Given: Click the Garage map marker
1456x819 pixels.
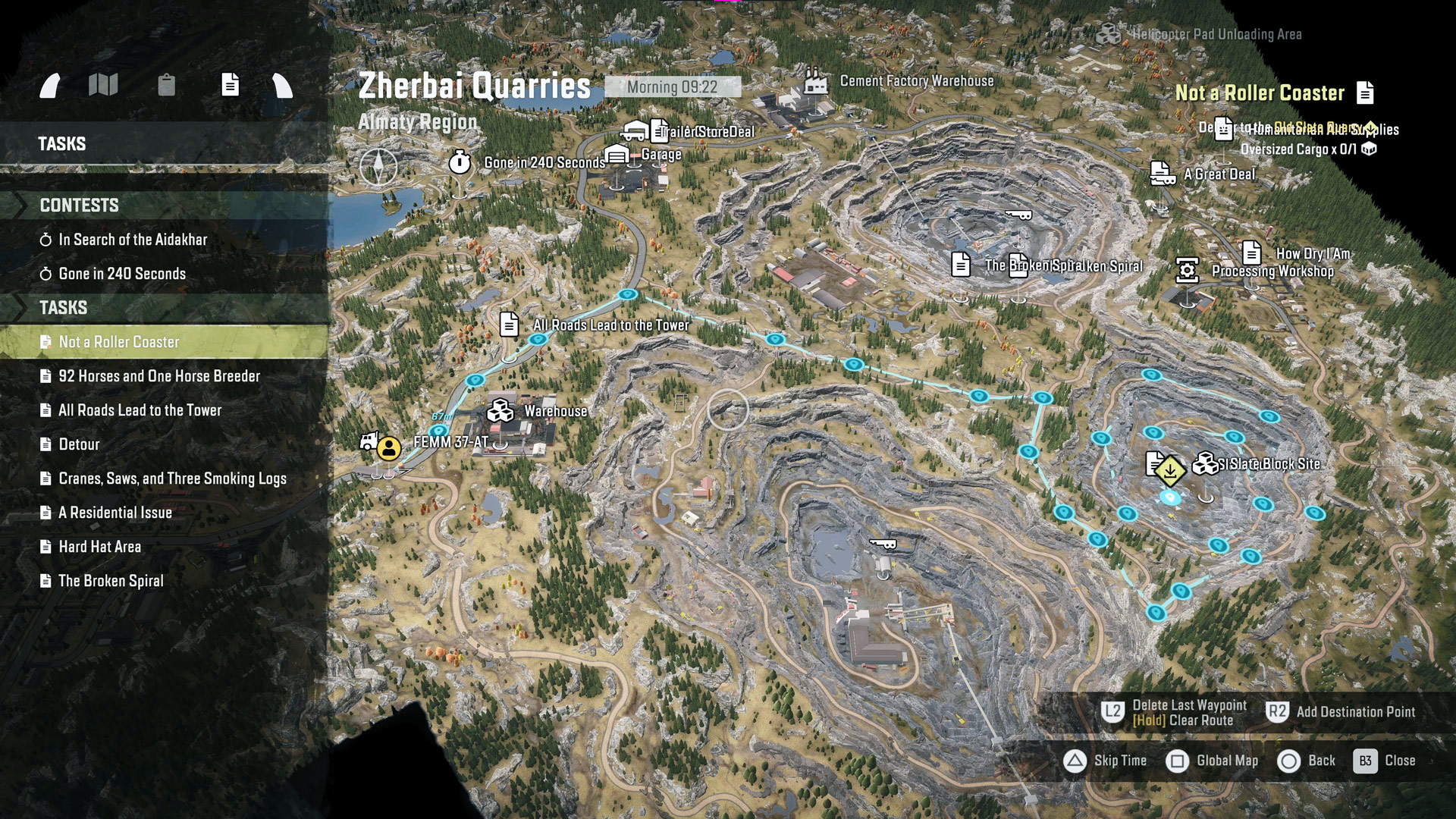Looking at the screenshot, I should pos(617,155).
